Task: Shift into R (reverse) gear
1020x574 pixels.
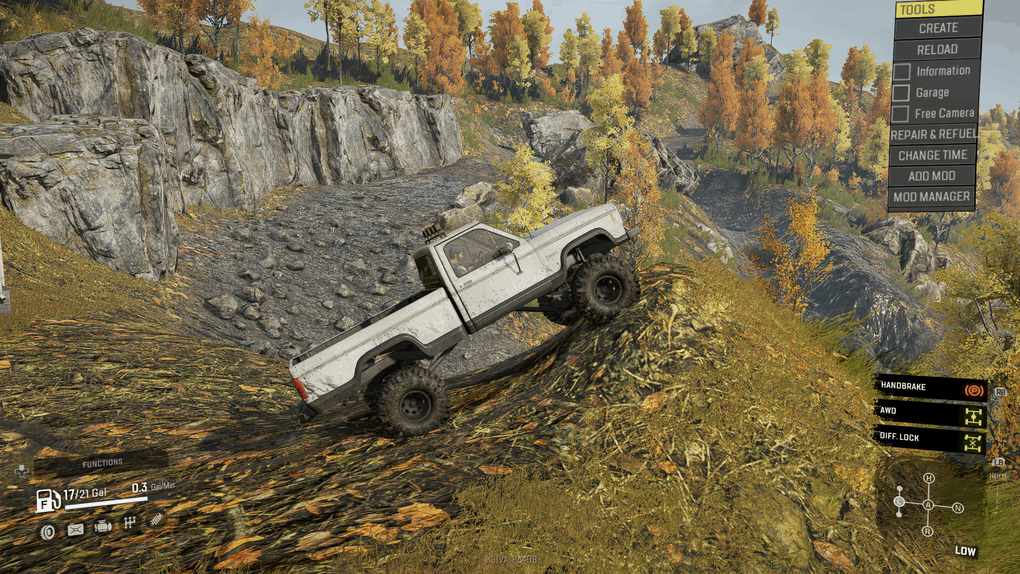Action: coord(928,531)
